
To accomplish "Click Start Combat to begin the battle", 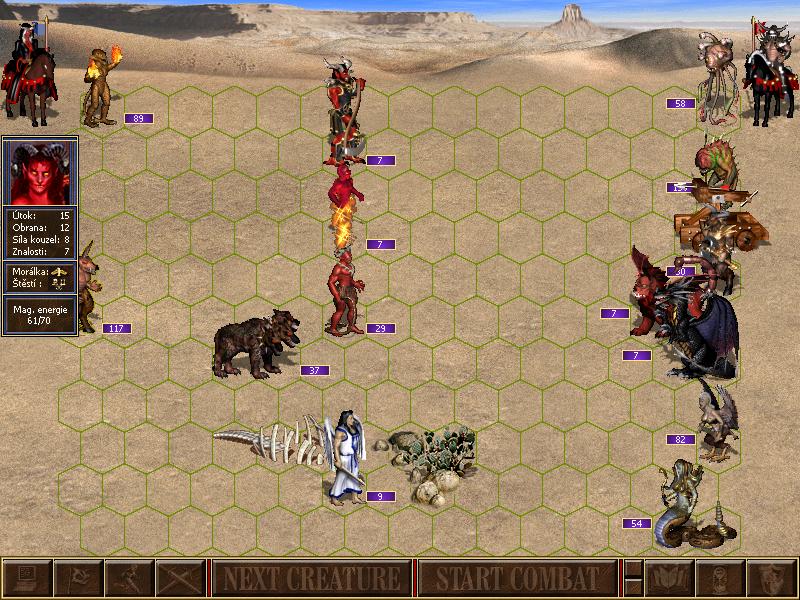I will click(517, 578).
